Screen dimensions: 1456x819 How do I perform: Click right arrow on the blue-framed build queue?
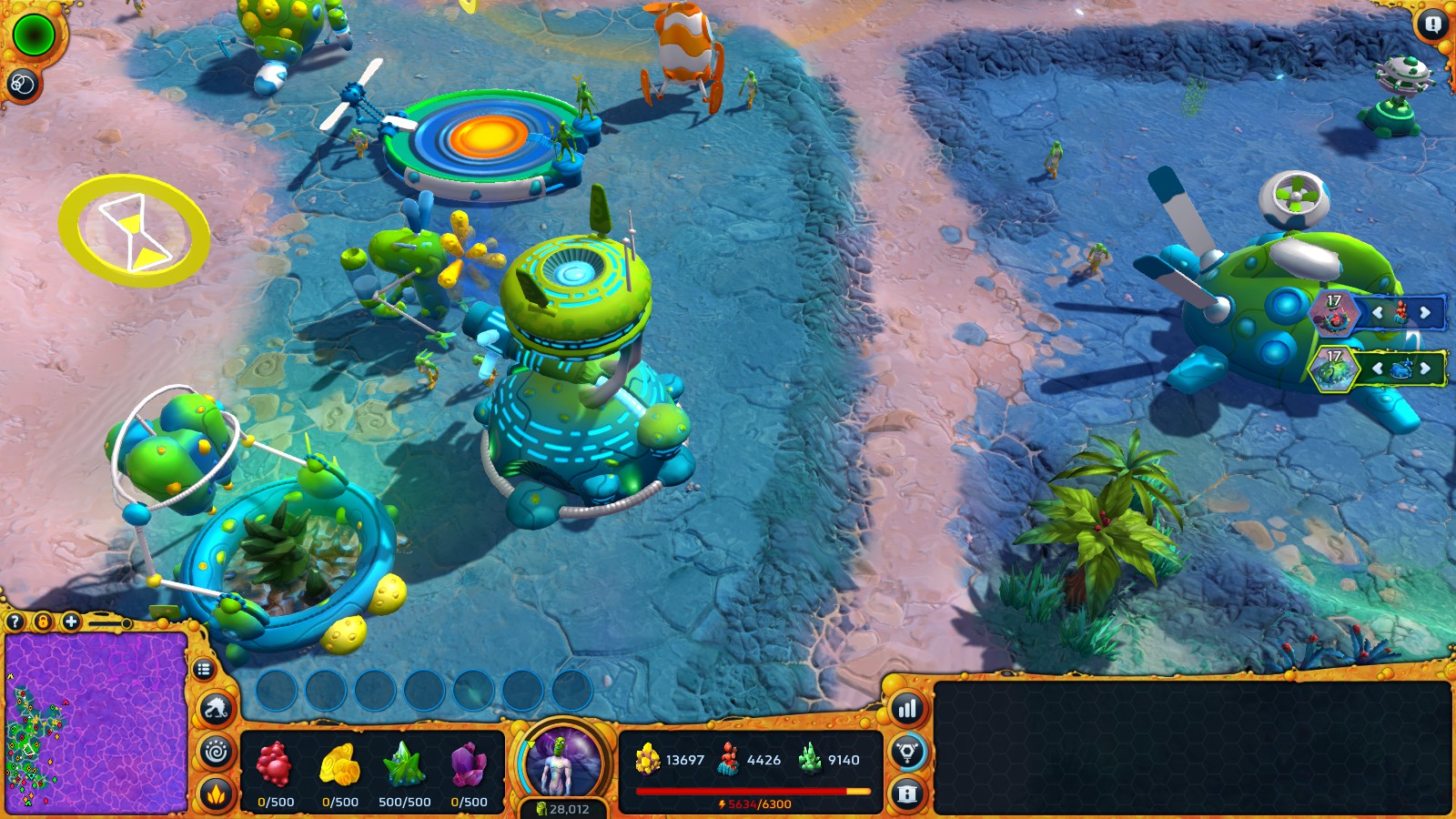pyautogui.click(x=1425, y=313)
